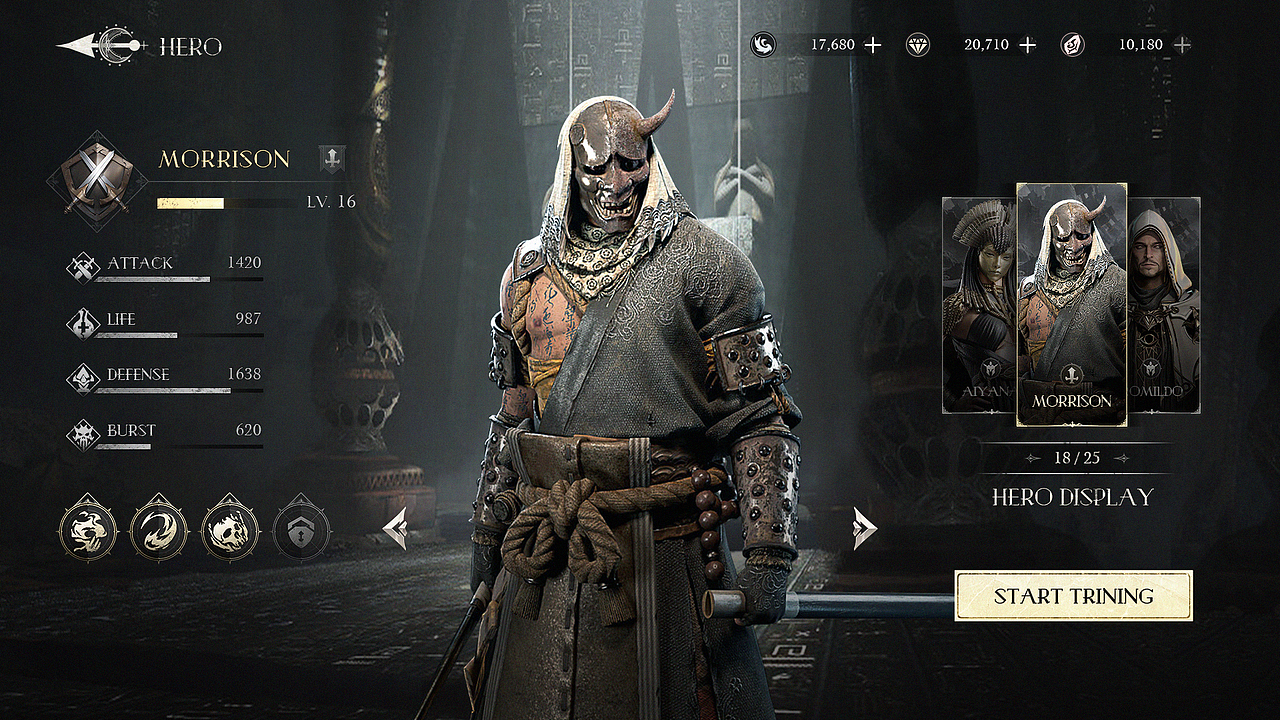1280x720 pixels.
Task: Select the Morrison hero card
Action: (1072, 304)
